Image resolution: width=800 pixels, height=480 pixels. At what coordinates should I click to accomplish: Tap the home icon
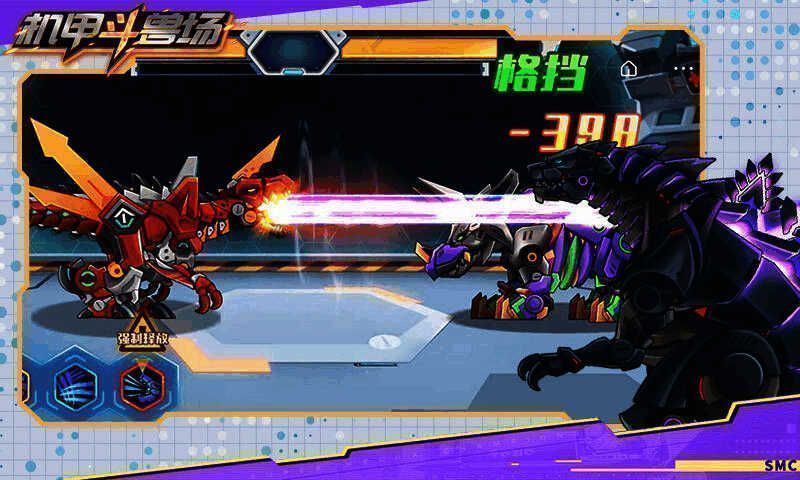click(629, 70)
